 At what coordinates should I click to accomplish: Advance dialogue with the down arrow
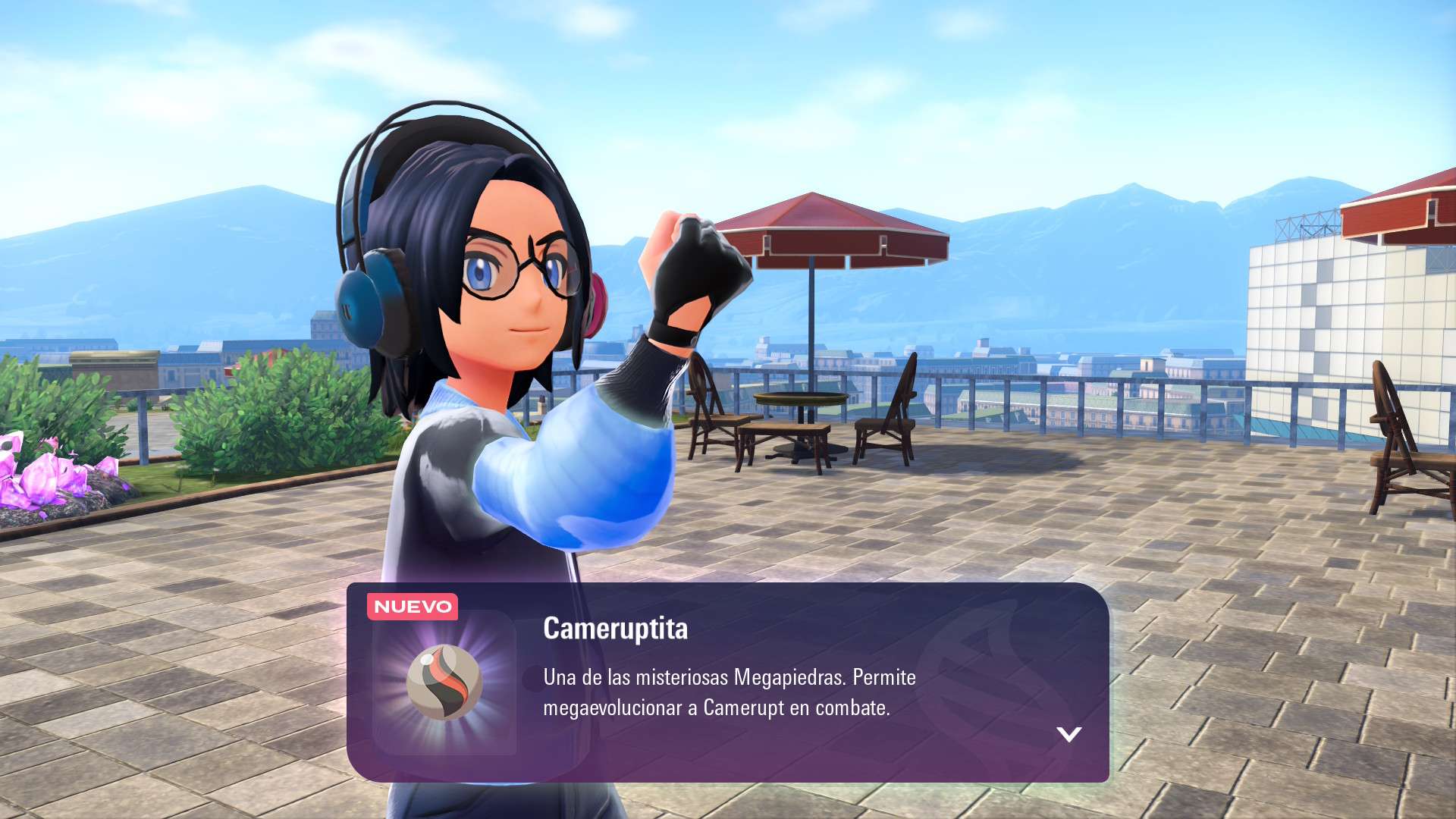[x=1068, y=734]
